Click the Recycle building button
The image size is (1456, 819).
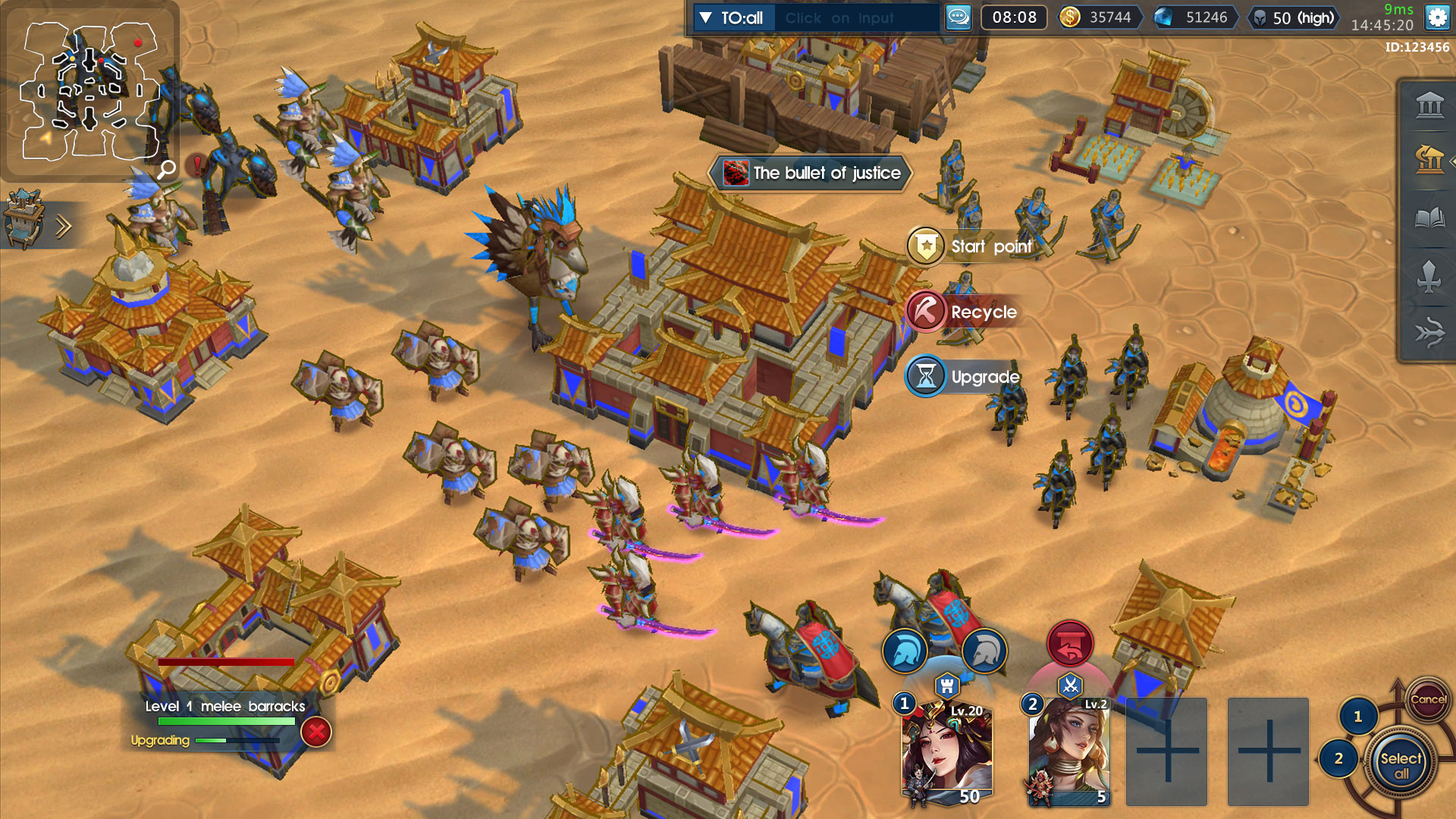pyautogui.click(x=925, y=312)
